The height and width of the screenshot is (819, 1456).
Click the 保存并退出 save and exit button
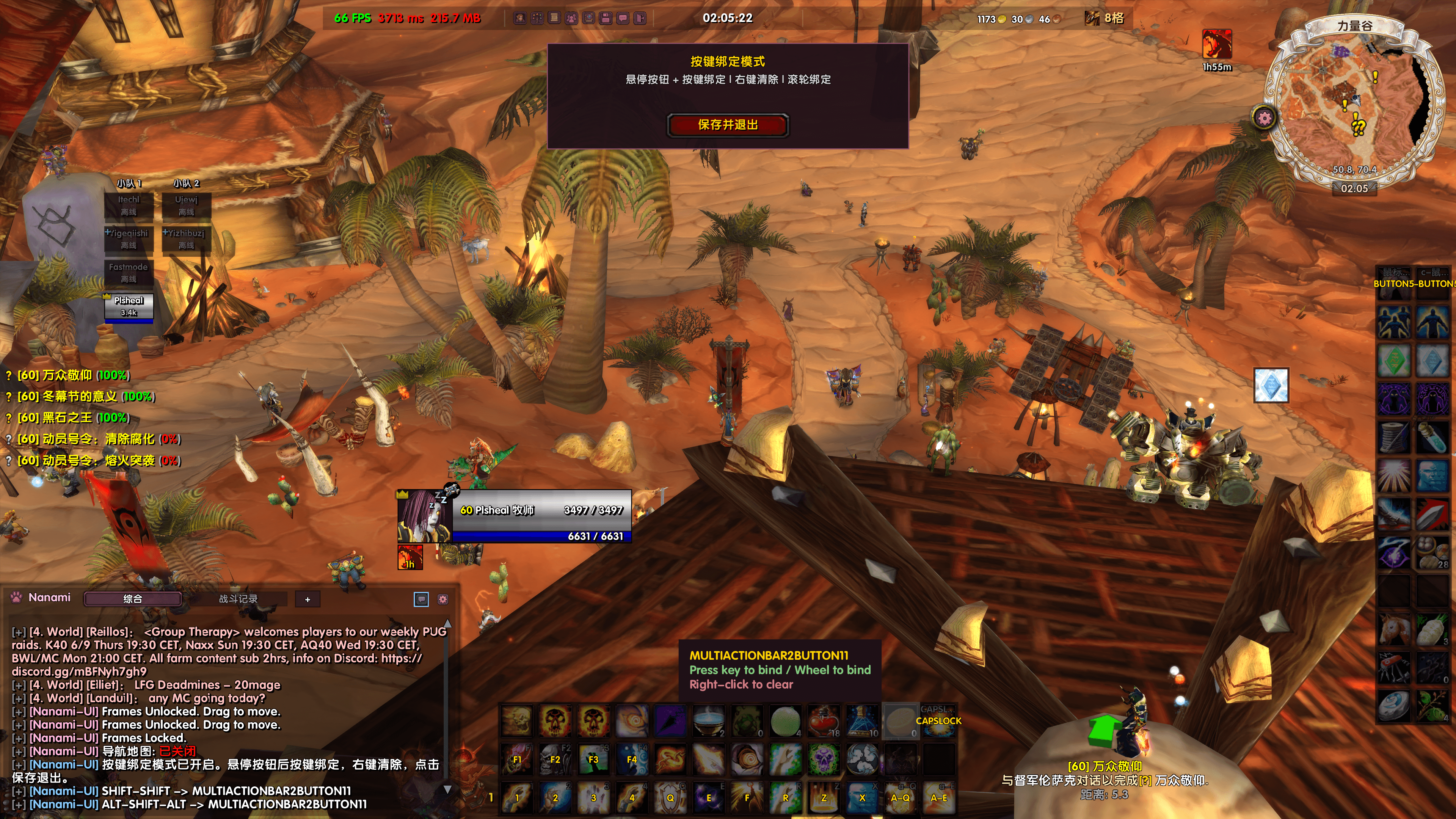(x=728, y=125)
